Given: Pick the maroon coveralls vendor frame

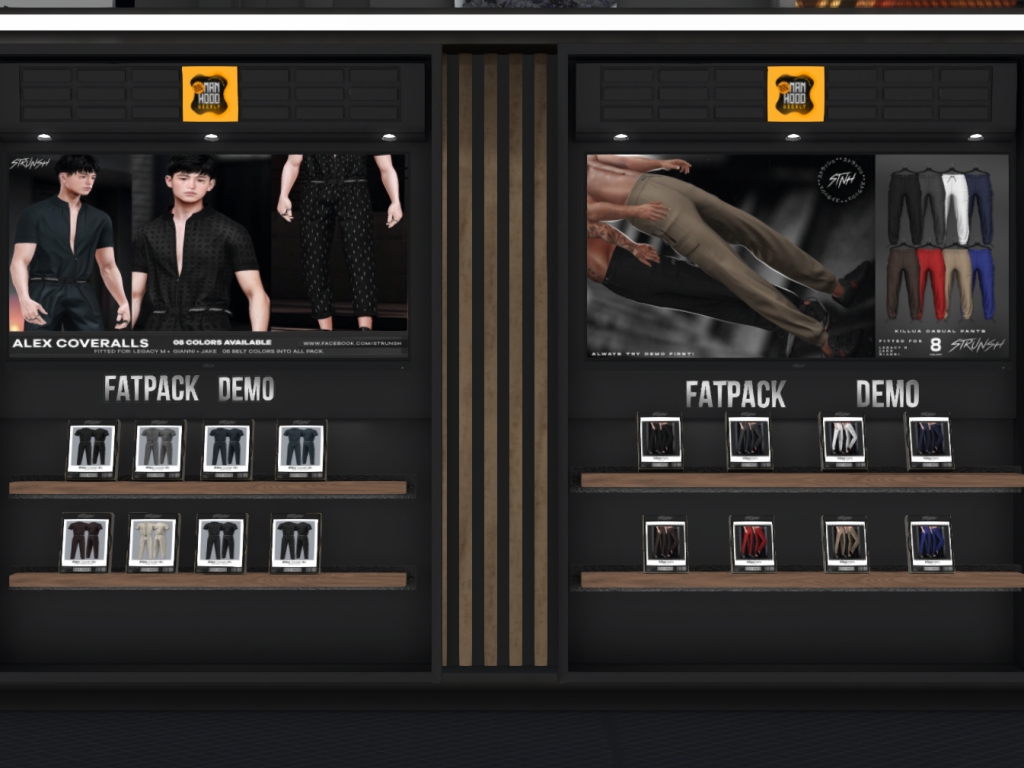Looking at the screenshot, I should (x=86, y=543).
